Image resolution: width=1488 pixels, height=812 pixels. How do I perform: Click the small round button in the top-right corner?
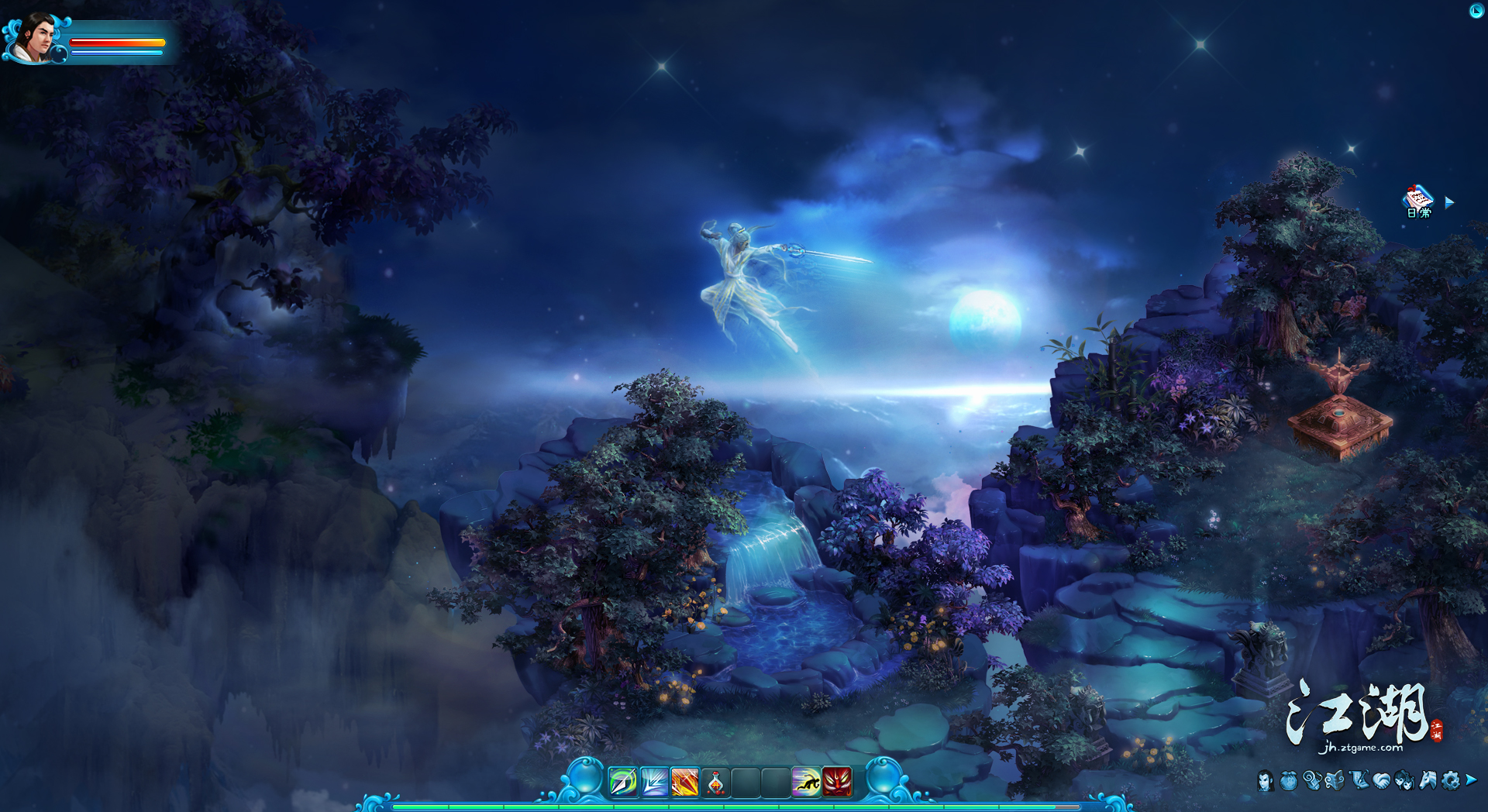point(1476,11)
